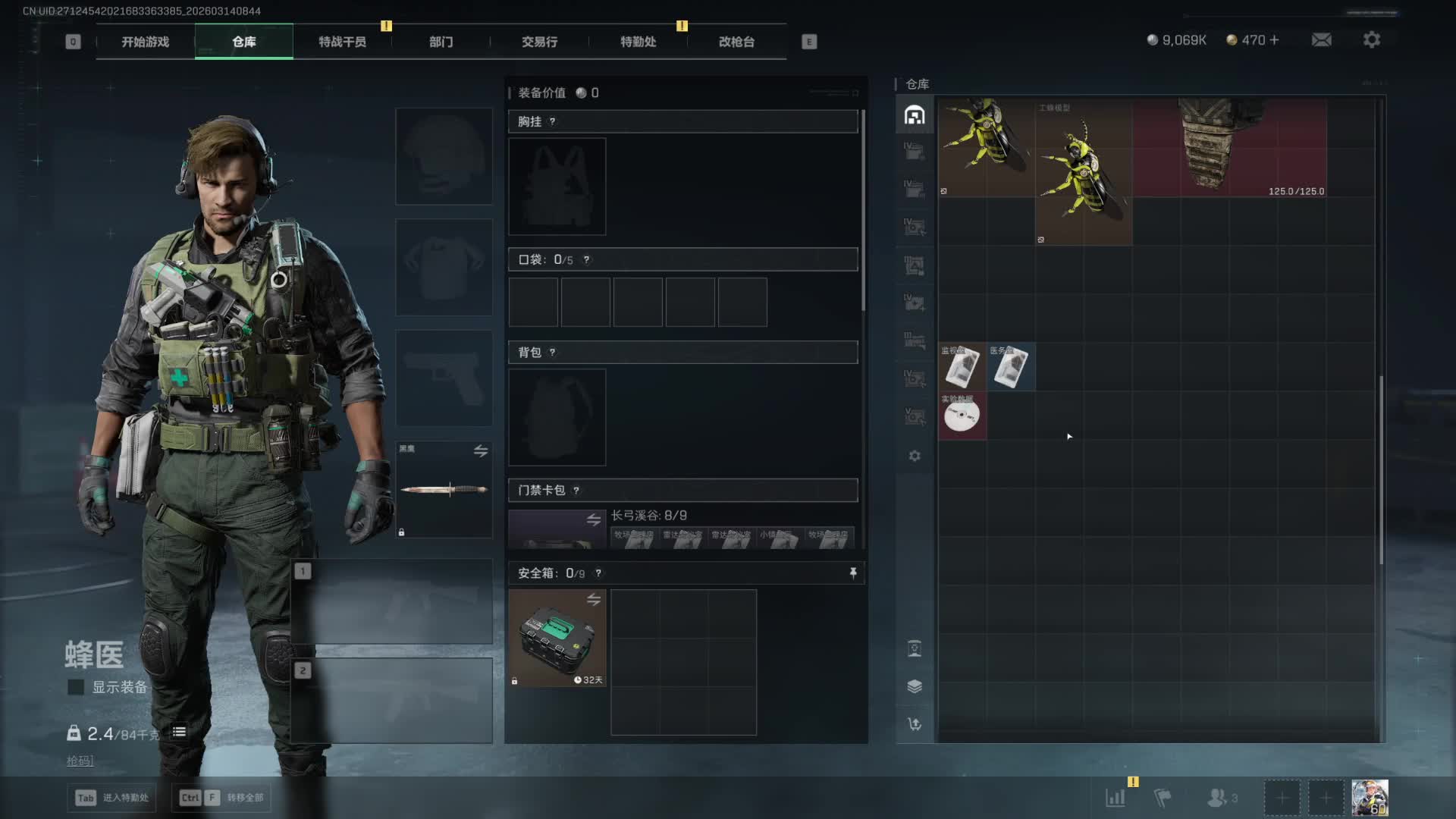Screen dimensions: 1456x819
Task: Open the 交易行 market tab
Action: coord(539,42)
